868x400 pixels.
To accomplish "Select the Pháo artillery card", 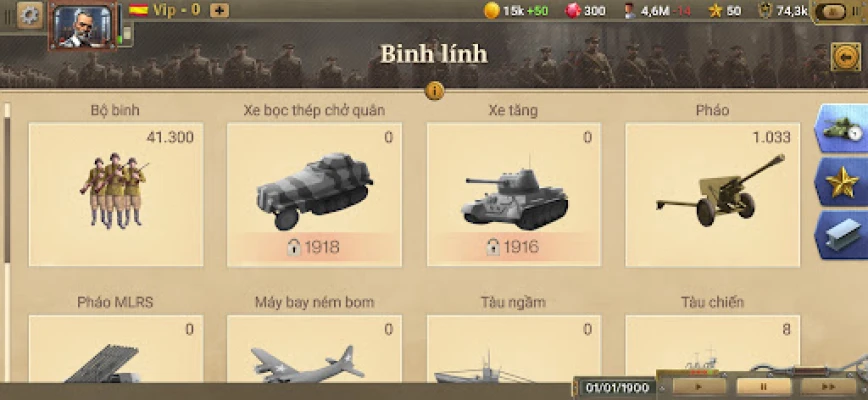I will point(712,194).
